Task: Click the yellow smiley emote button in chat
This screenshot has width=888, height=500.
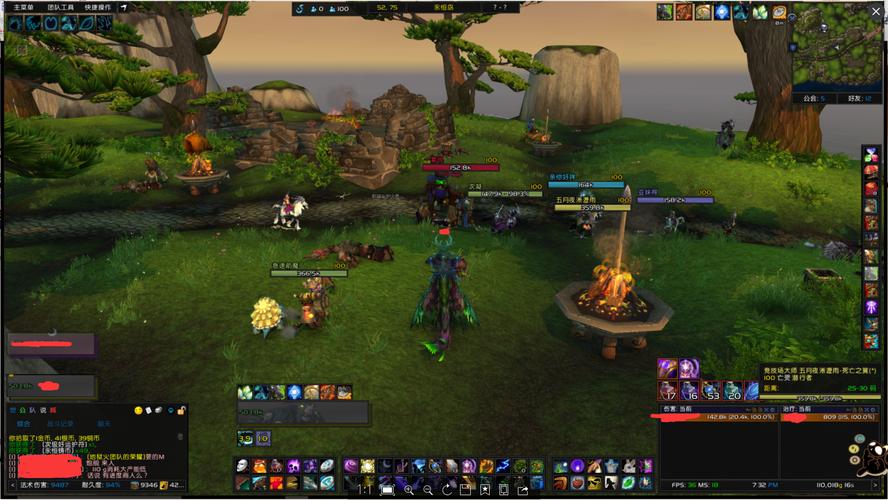Action: (137, 410)
